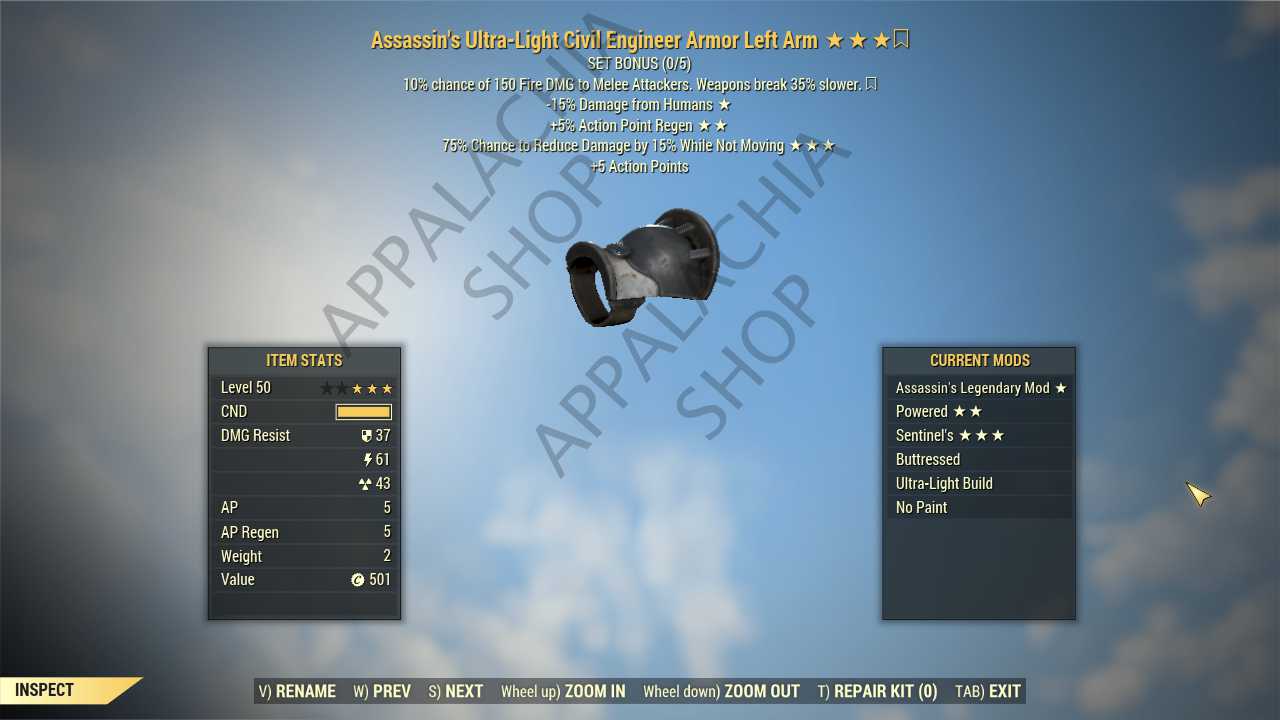Show the NEXT item
This screenshot has height=720, width=1280.
456,691
